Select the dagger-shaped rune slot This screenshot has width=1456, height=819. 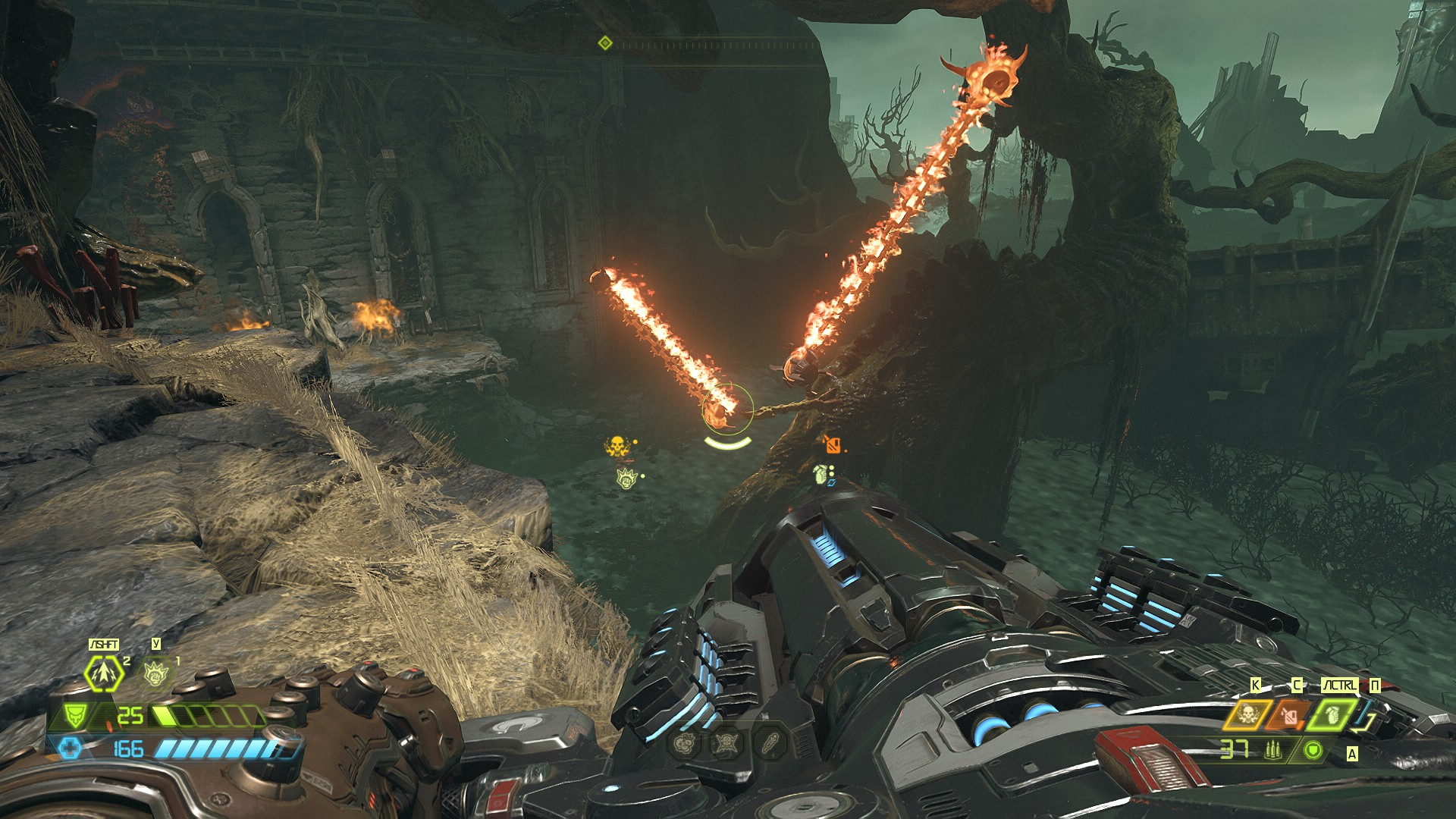[768, 744]
